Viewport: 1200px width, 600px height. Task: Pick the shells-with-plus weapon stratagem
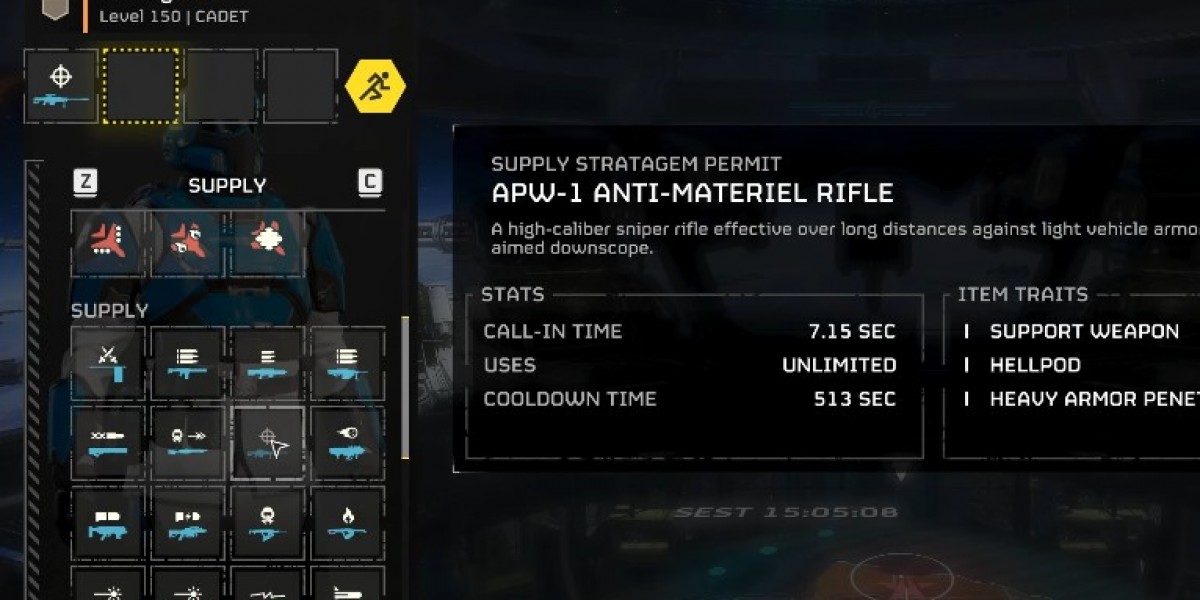pyautogui.click(x=188, y=522)
